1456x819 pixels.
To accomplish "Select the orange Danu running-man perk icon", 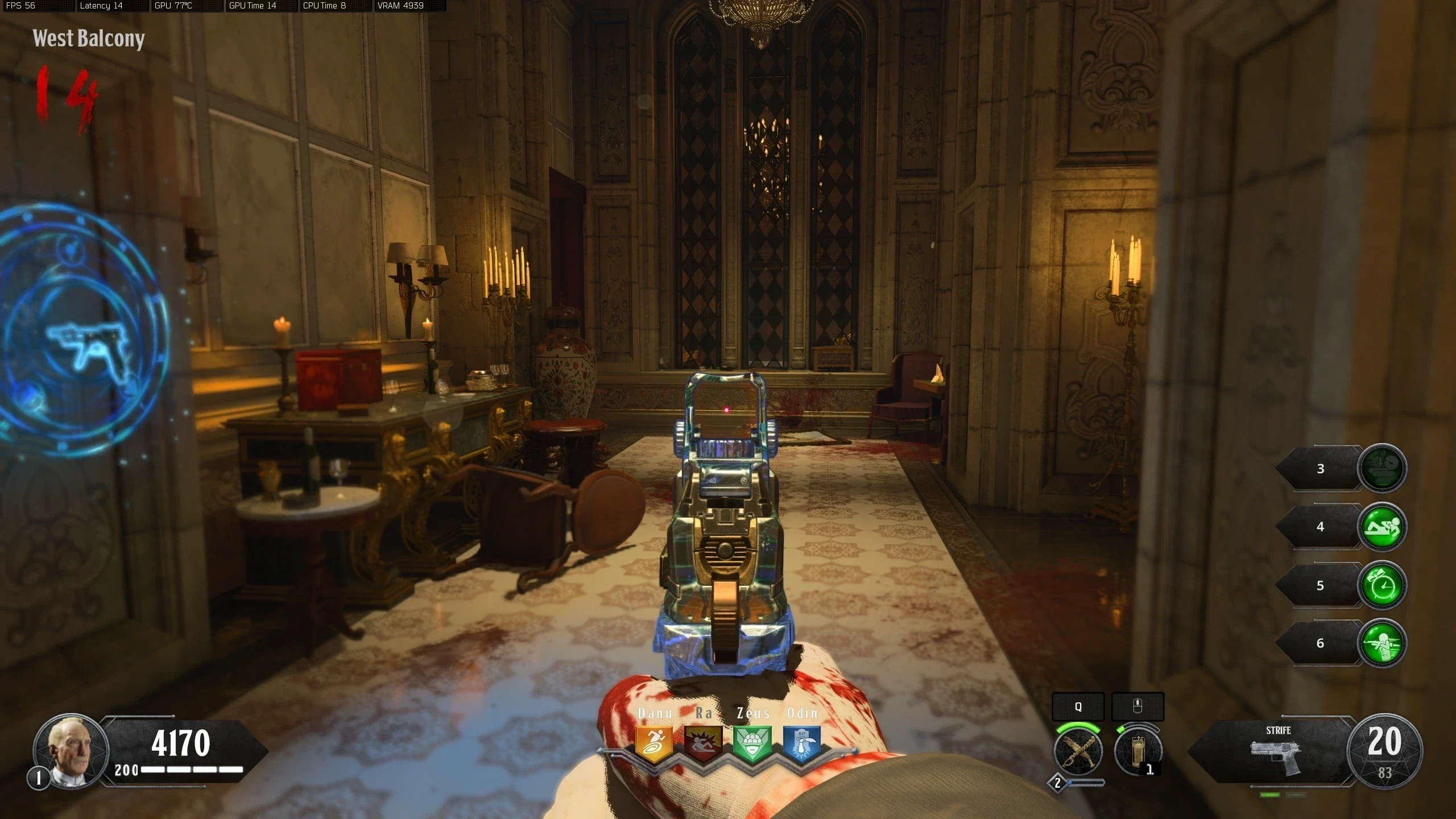I will click(x=653, y=744).
